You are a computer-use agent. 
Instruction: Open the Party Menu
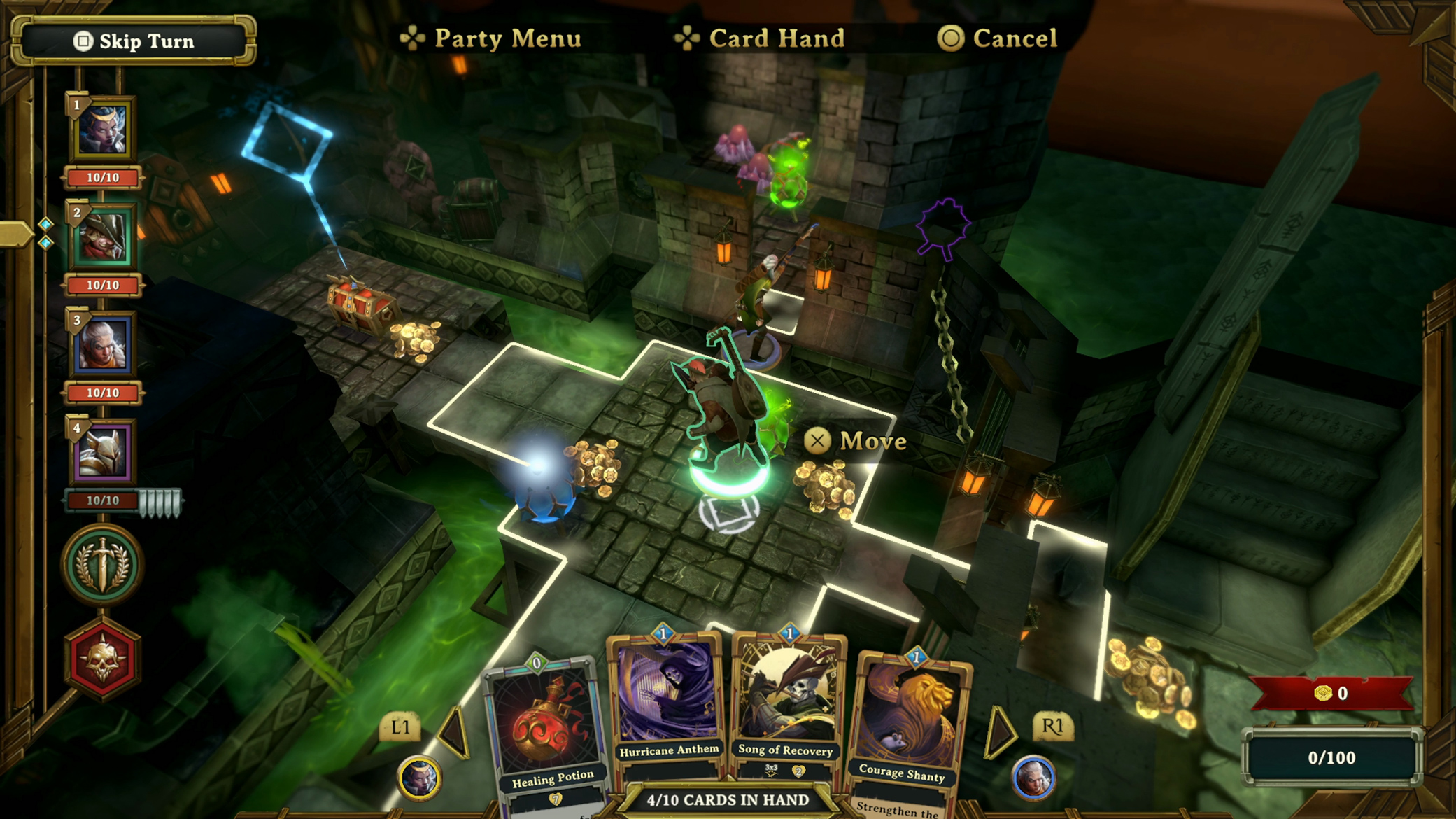507,38
